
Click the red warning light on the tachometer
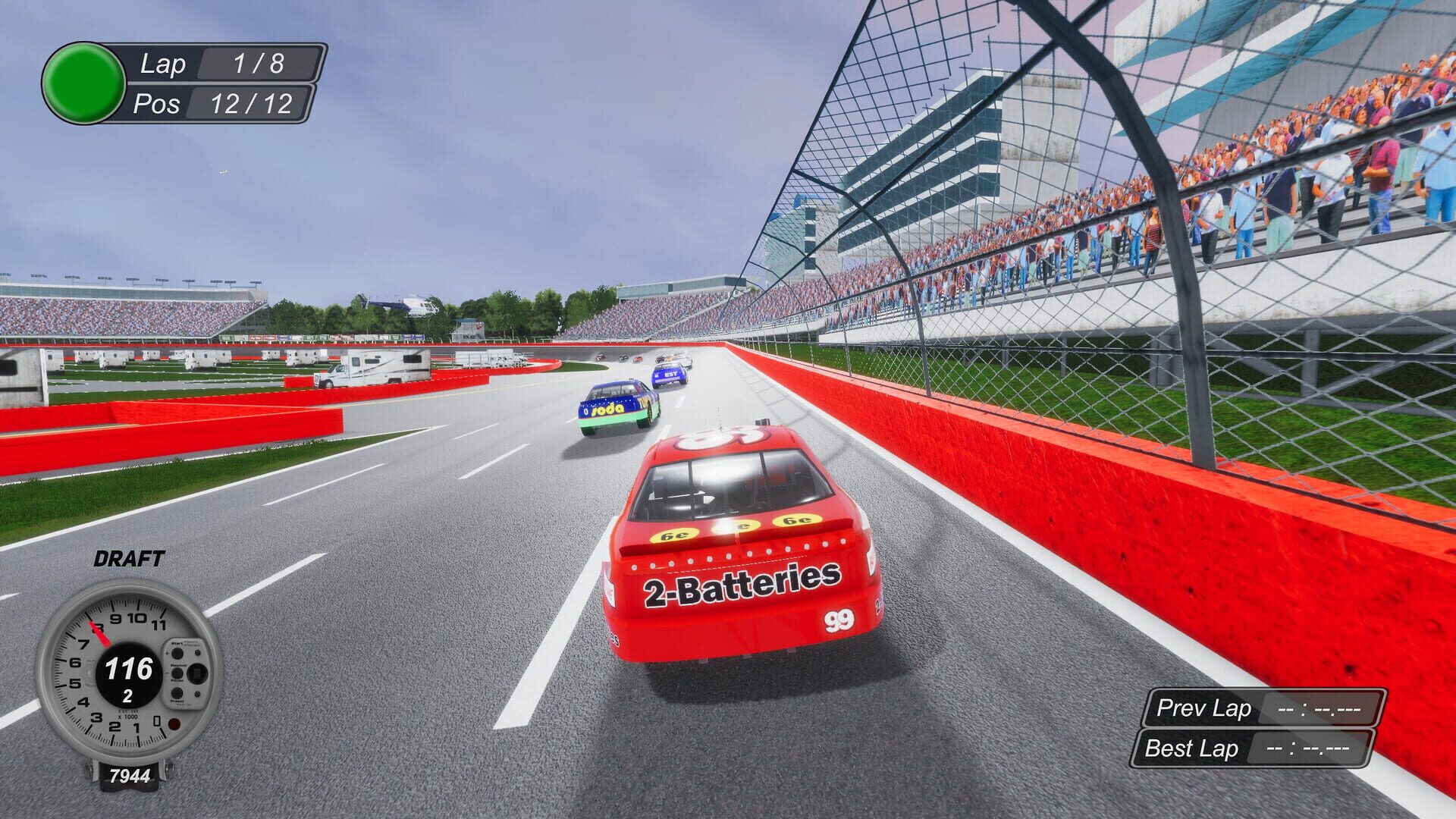click(x=174, y=723)
